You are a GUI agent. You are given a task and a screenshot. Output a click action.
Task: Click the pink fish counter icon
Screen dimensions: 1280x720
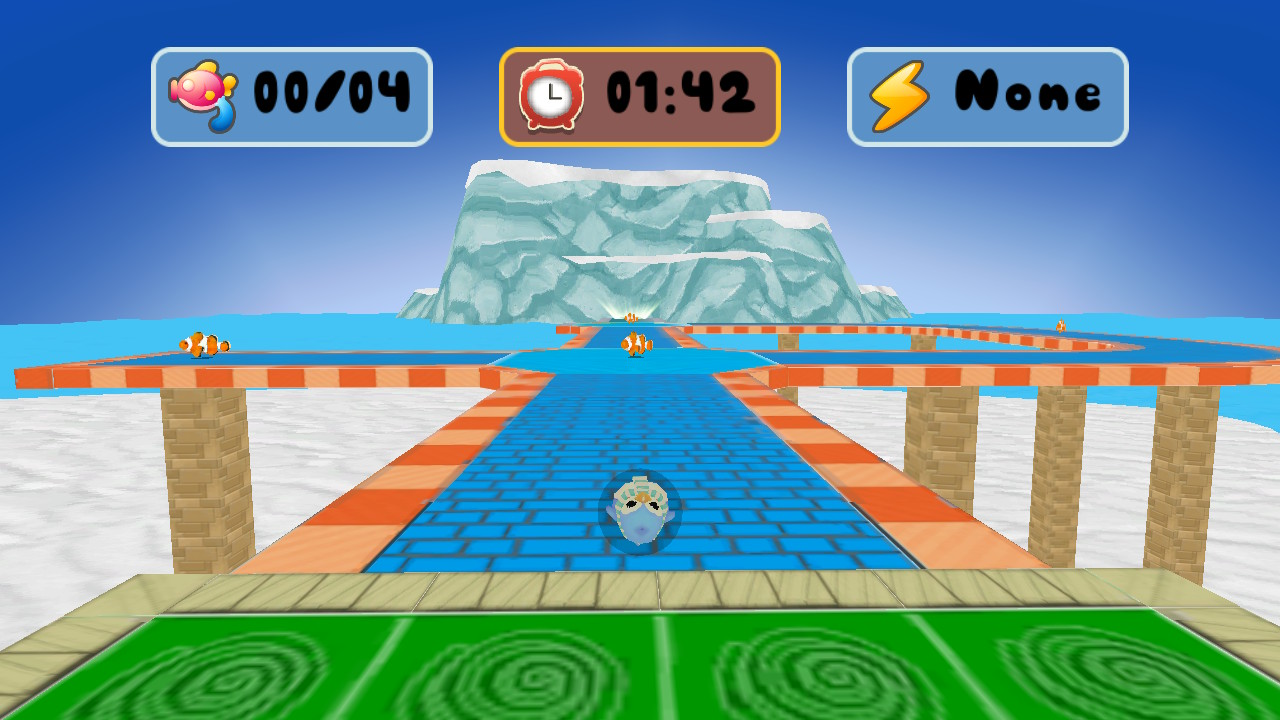[202, 93]
